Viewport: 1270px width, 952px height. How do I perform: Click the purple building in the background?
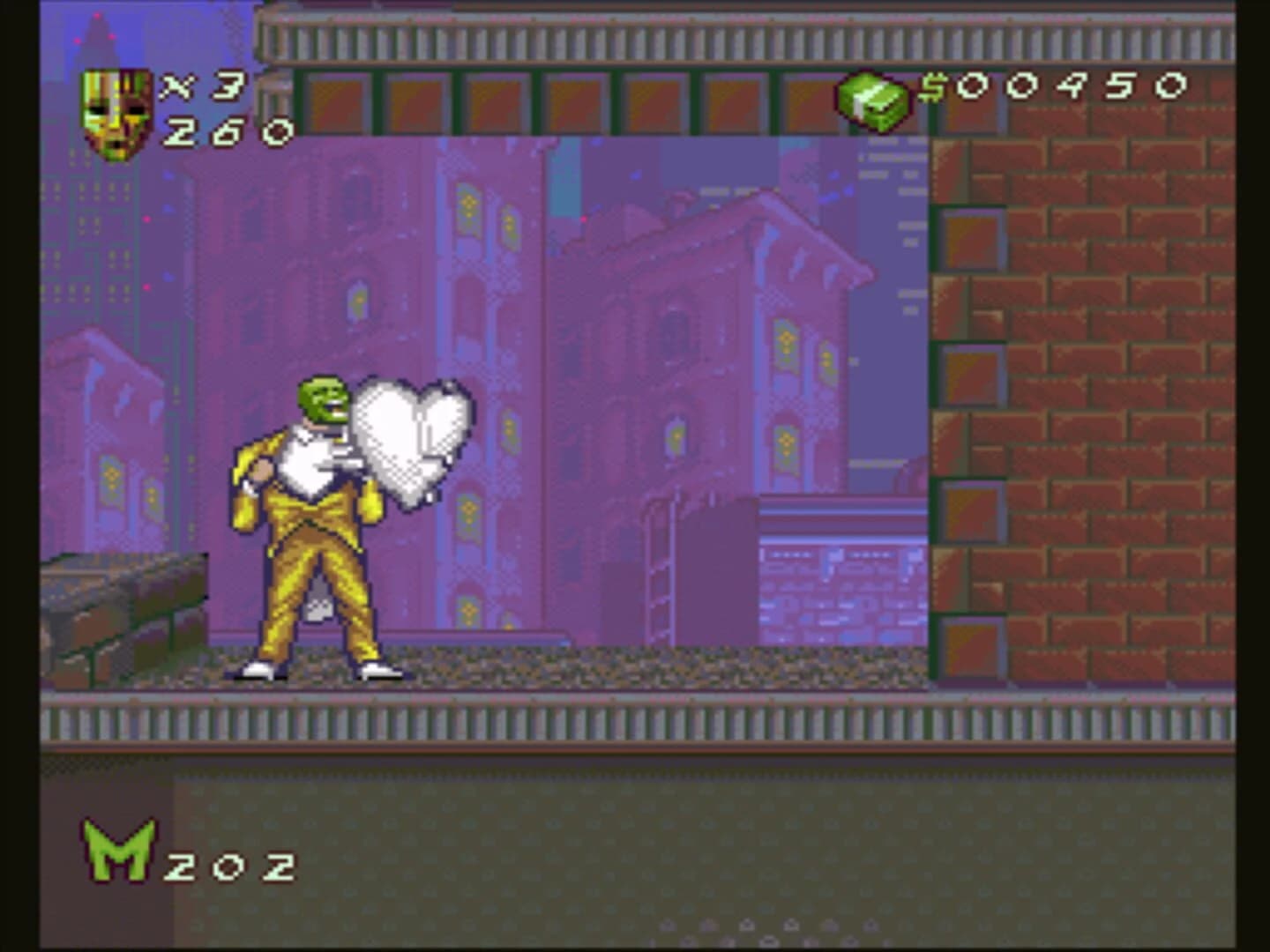[x=706, y=353]
